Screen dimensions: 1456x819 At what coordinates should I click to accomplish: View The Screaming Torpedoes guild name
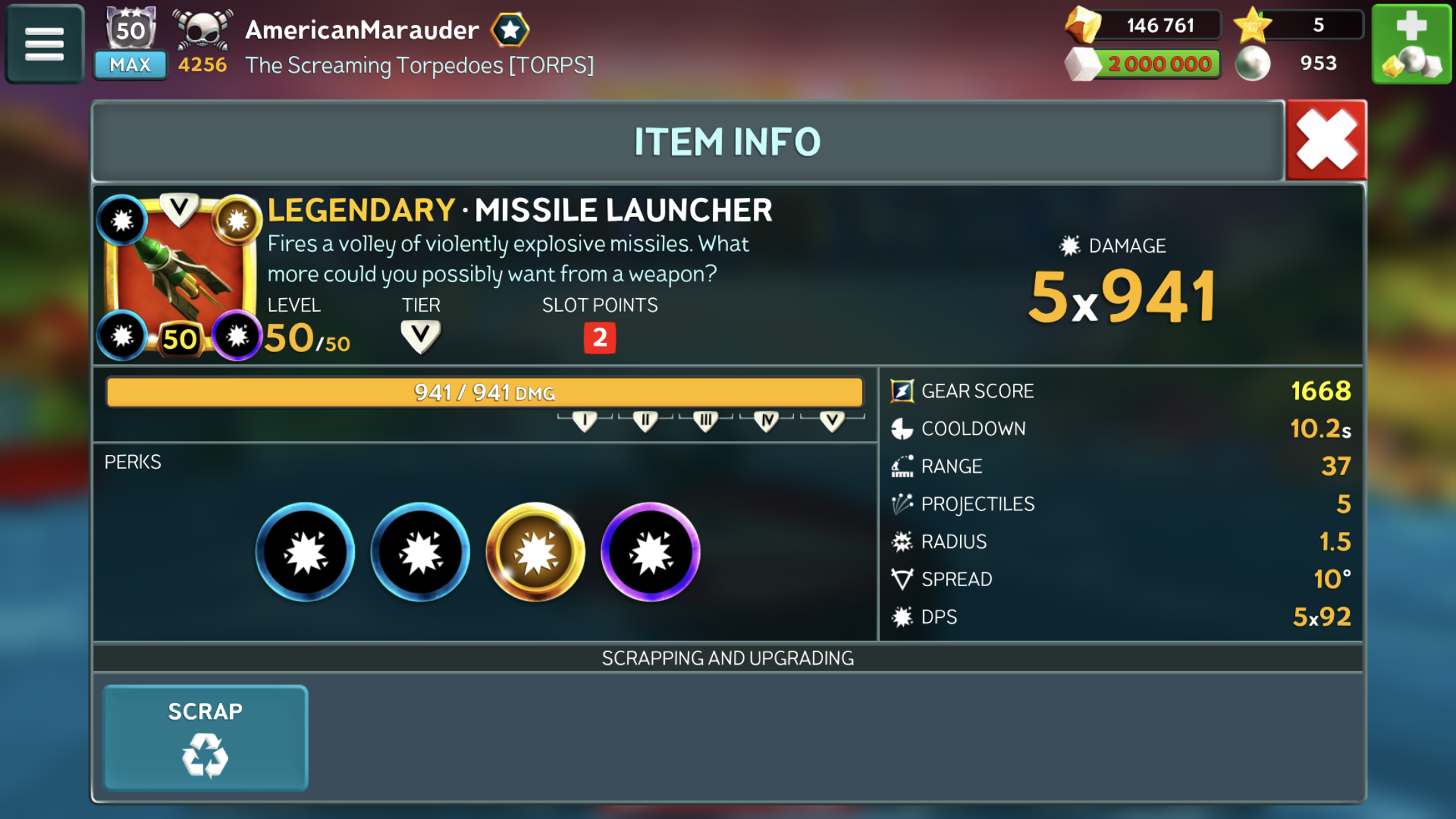click(x=419, y=65)
